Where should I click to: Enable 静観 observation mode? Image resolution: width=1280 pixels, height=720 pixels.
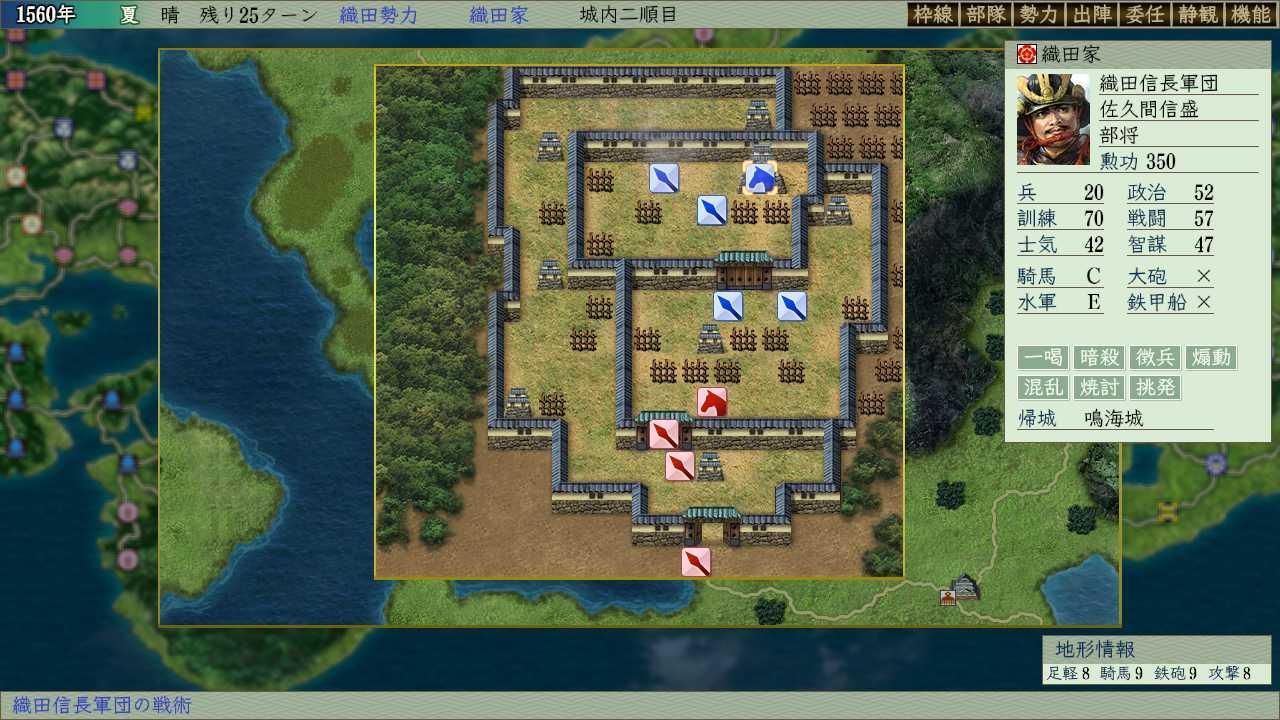1196,15
